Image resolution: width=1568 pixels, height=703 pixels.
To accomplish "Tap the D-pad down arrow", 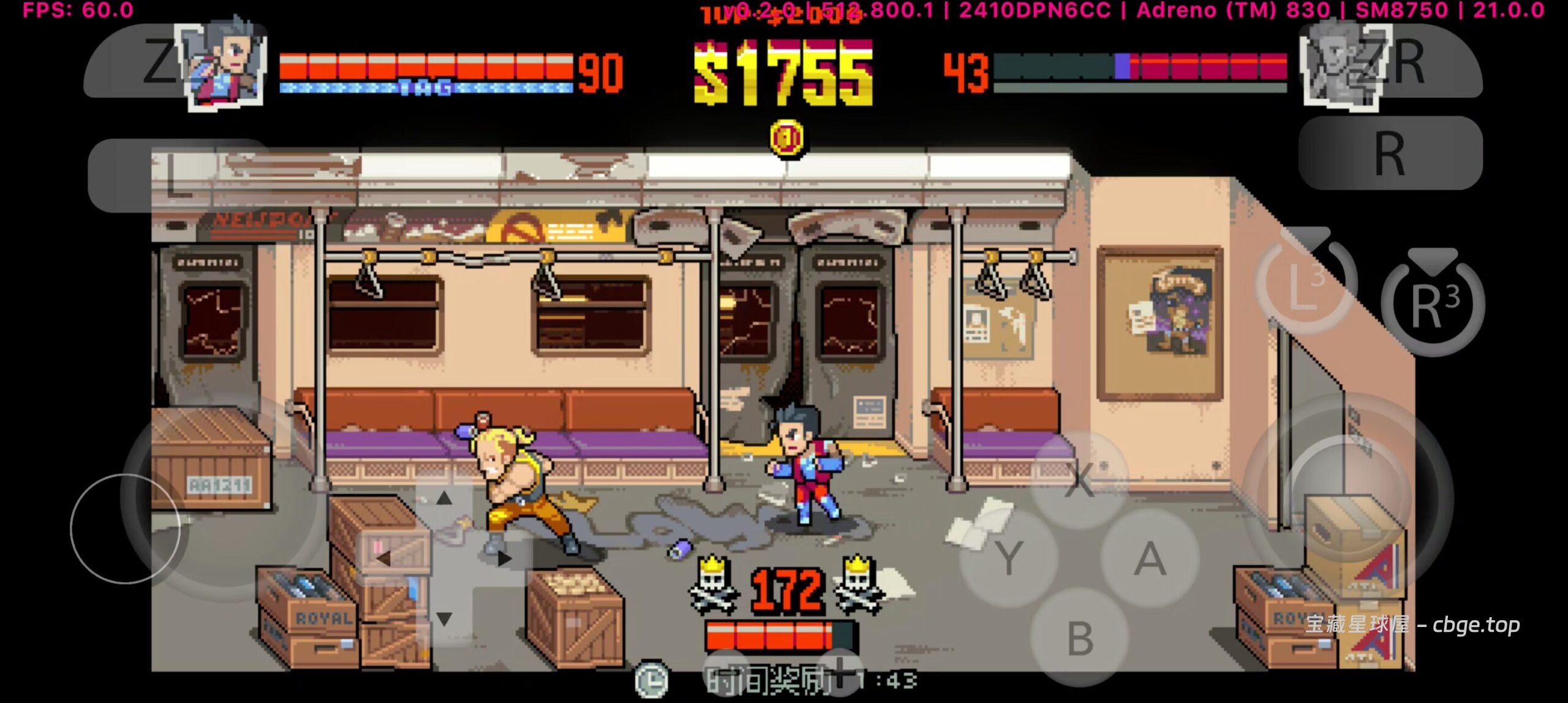I will [444, 619].
